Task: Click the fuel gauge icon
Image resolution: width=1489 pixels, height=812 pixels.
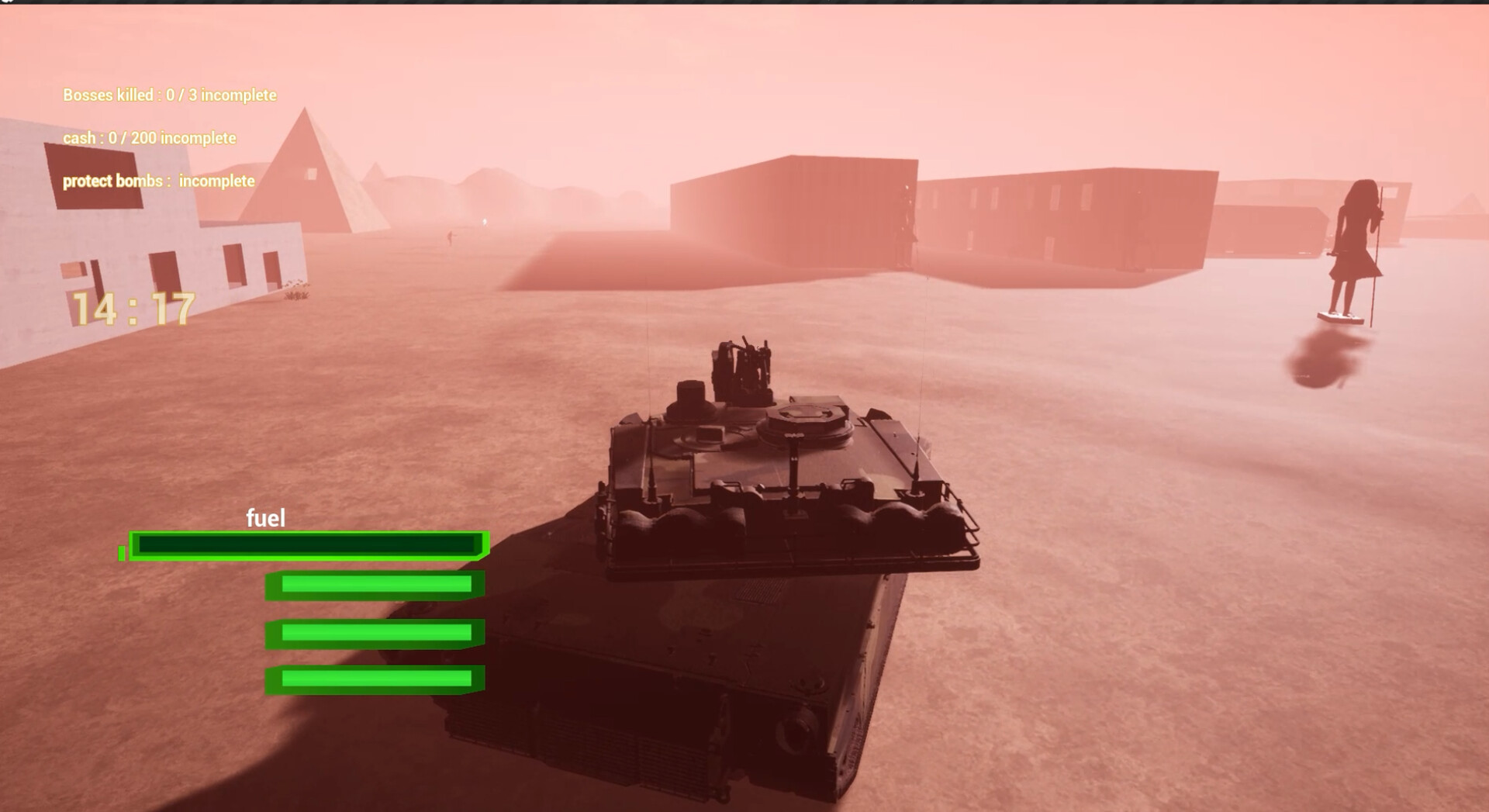Action: tap(266, 517)
